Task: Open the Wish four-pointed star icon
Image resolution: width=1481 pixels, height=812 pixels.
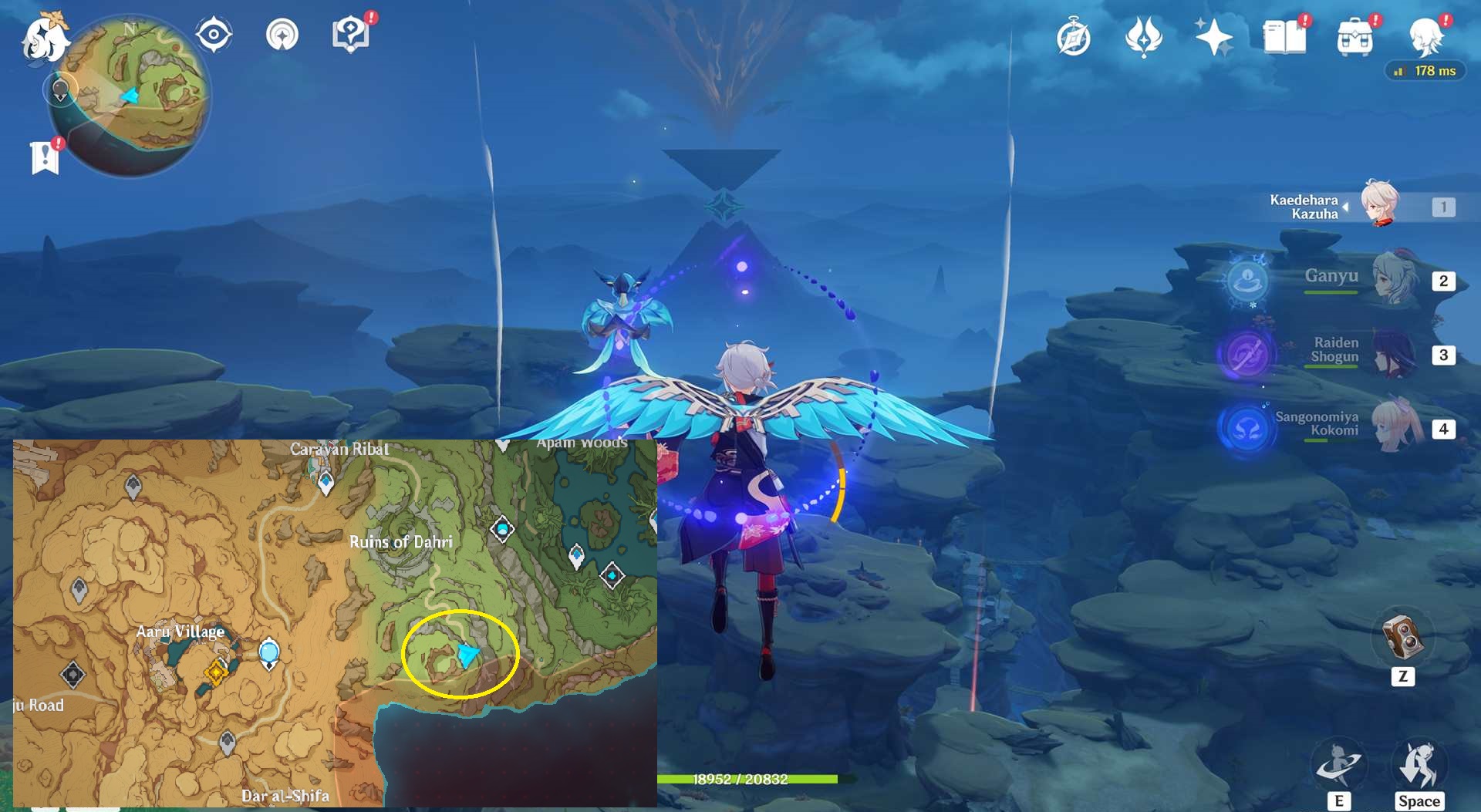Action: pos(1213,37)
